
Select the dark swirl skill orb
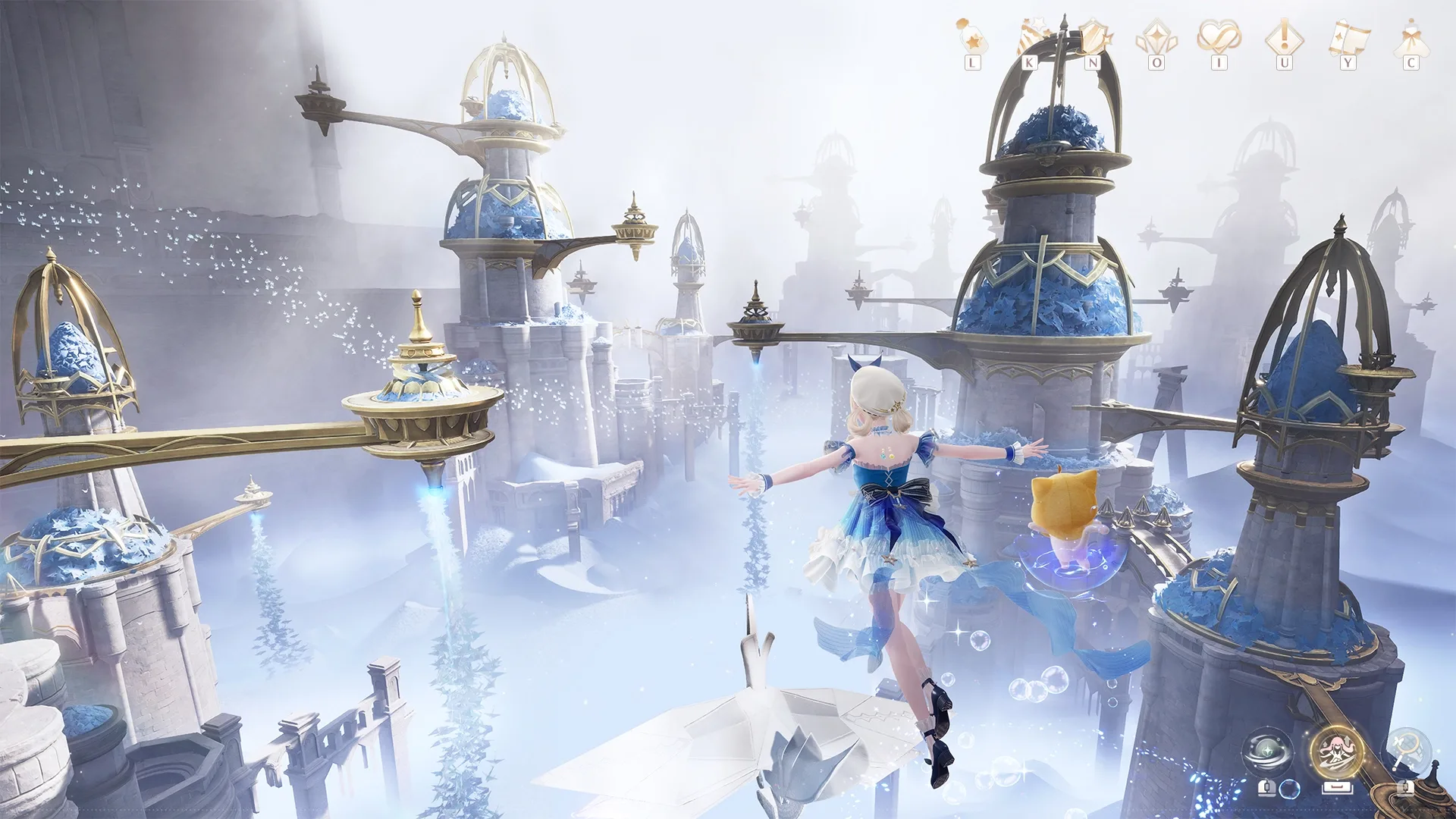(x=1267, y=752)
